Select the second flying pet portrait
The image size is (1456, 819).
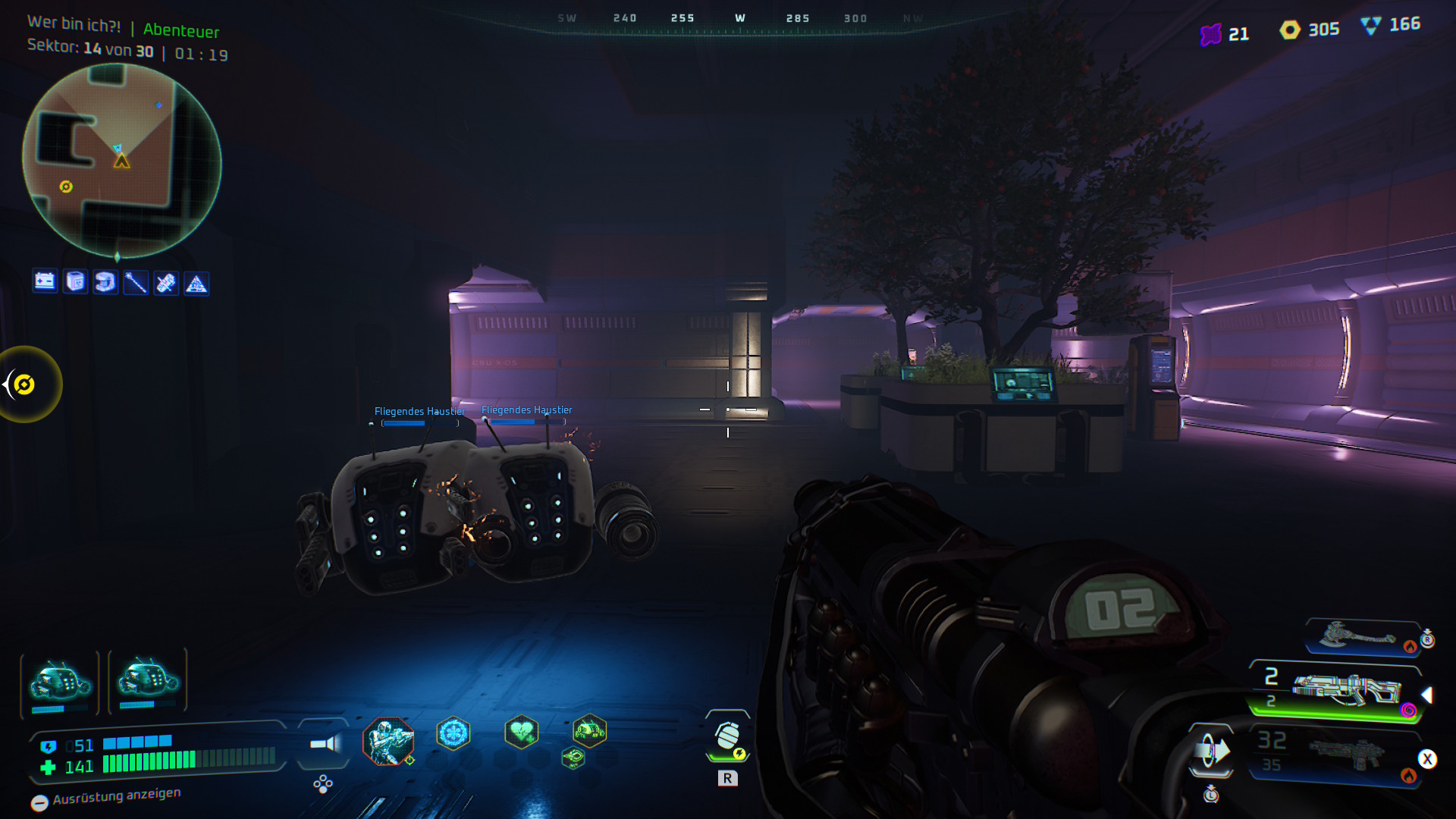[x=147, y=679]
